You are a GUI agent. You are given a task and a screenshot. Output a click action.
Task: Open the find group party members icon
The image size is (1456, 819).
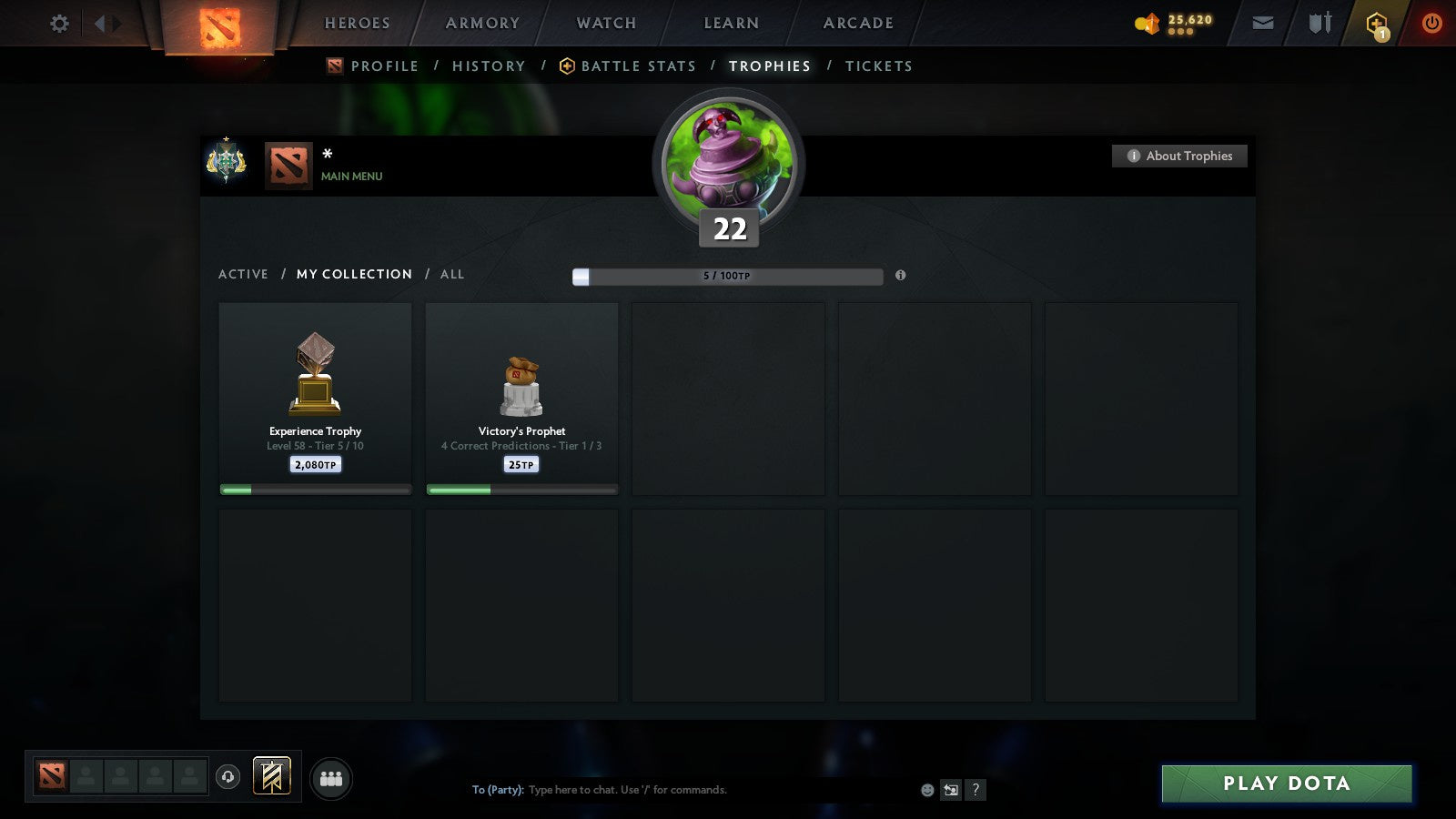coord(331,779)
